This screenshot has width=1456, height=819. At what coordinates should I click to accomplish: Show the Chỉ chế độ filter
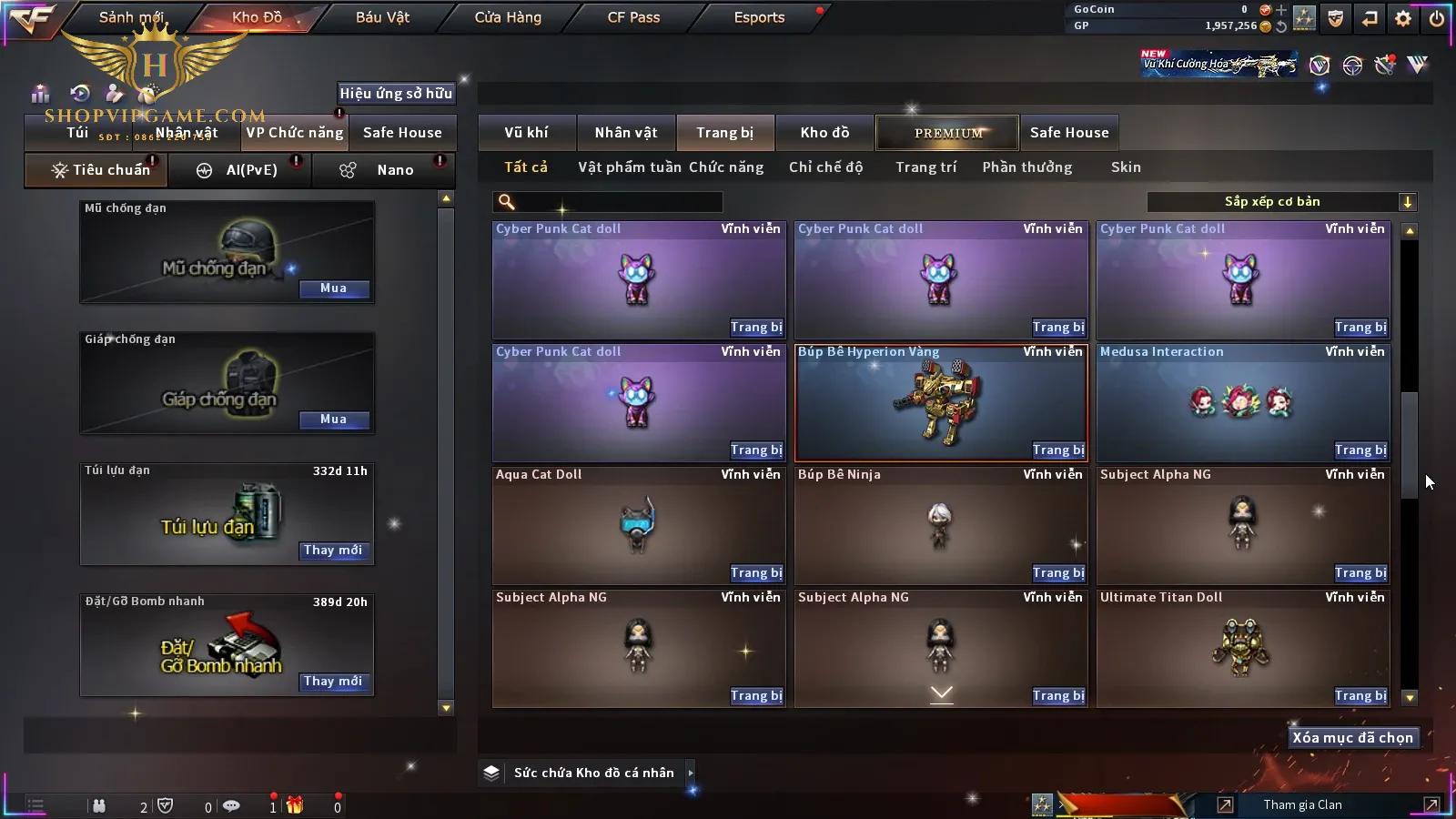825,167
